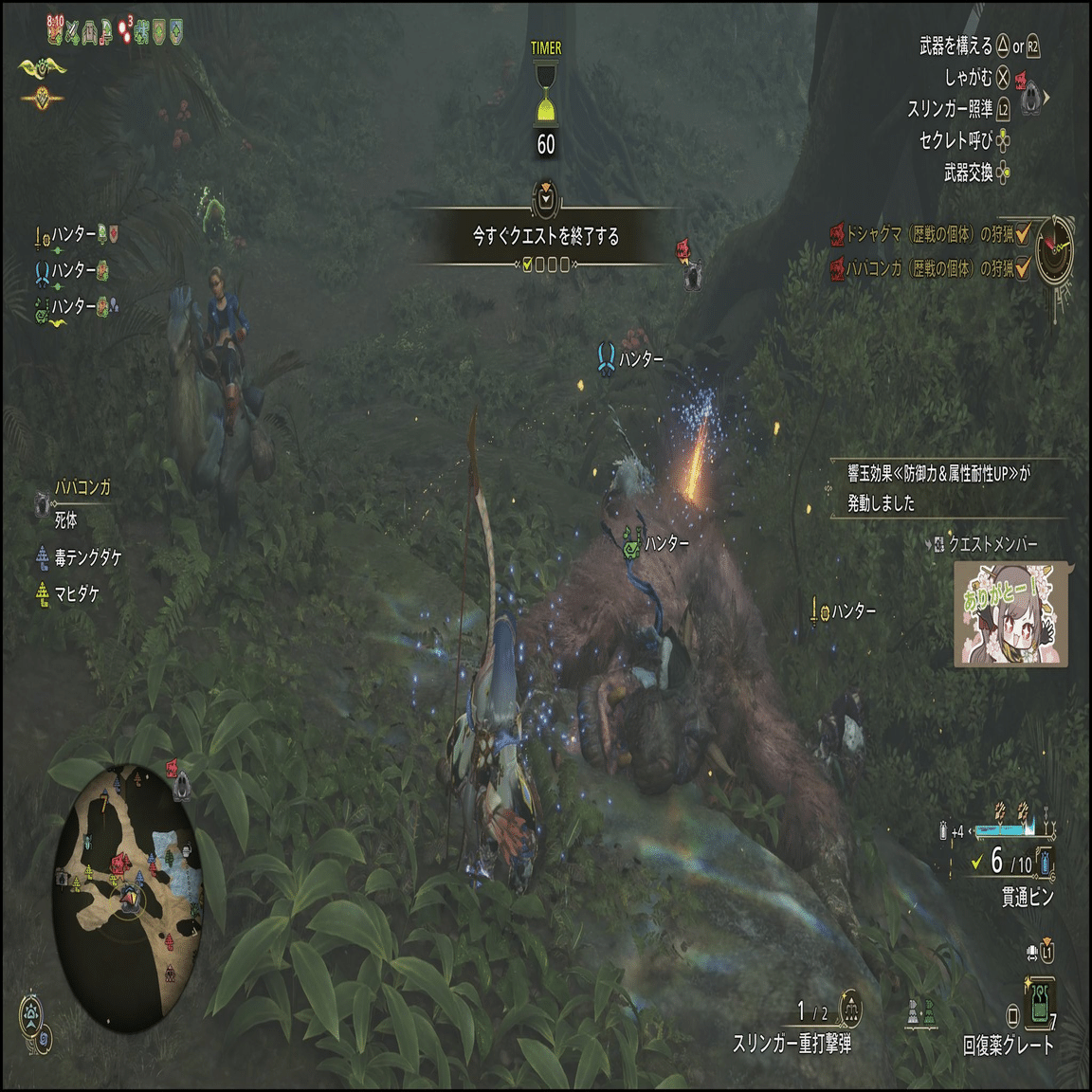Image resolution: width=1092 pixels, height=1092 pixels.
Task: Choose マヒダケ in the nearby list
Action: point(76,593)
